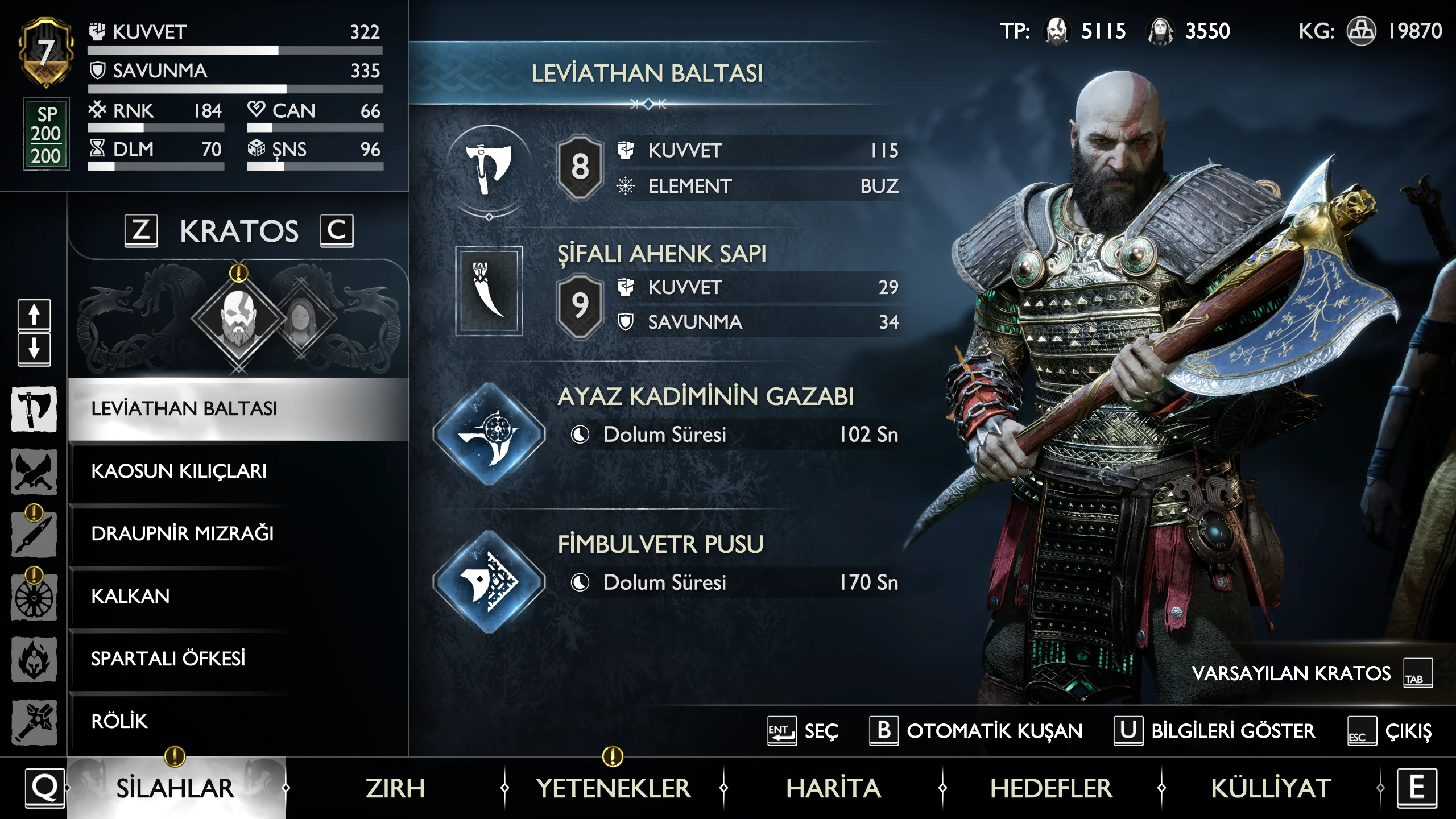Show the Hedefler tab
The width and height of the screenshot is (1456, 819).
click(1051, 788)
